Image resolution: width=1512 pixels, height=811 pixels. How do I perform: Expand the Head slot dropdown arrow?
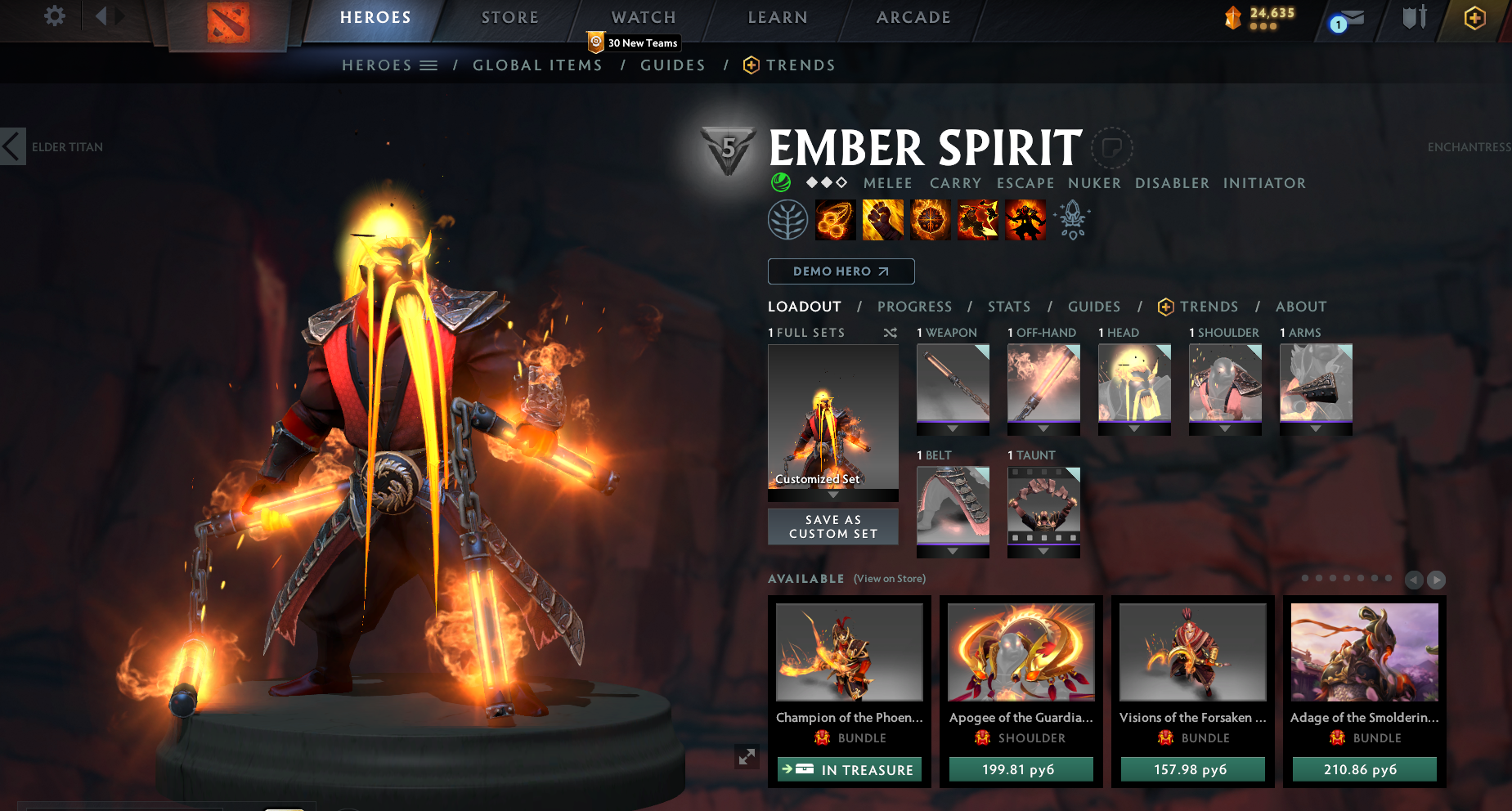1134,428
